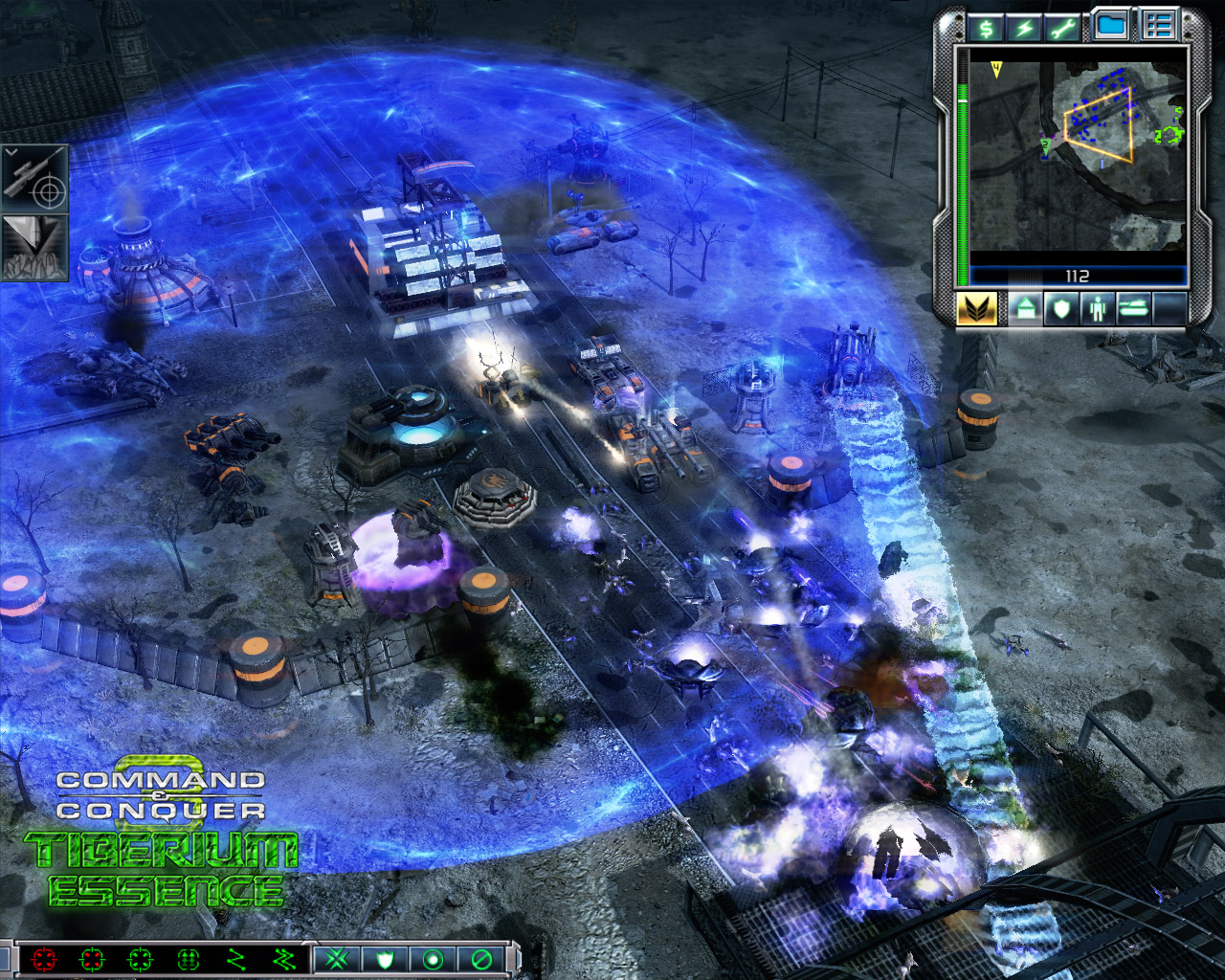Switch to the structures build tab

(1024, 309)
